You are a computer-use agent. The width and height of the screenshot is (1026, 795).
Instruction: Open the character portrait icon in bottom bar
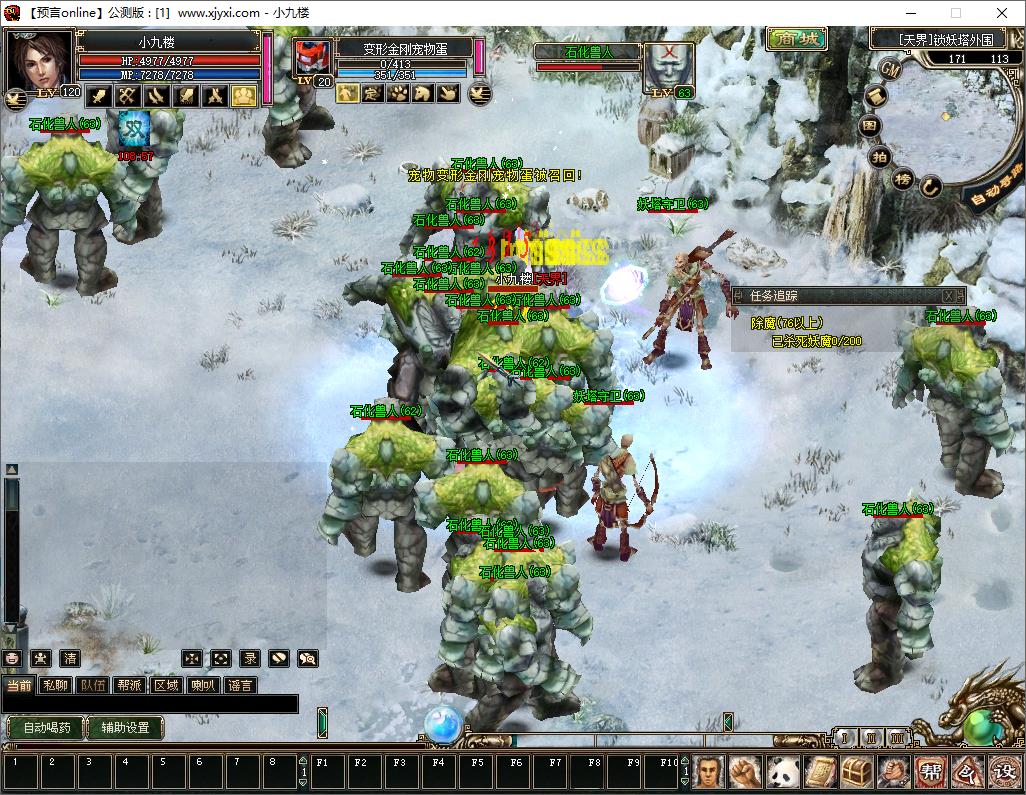click(709, 772)
